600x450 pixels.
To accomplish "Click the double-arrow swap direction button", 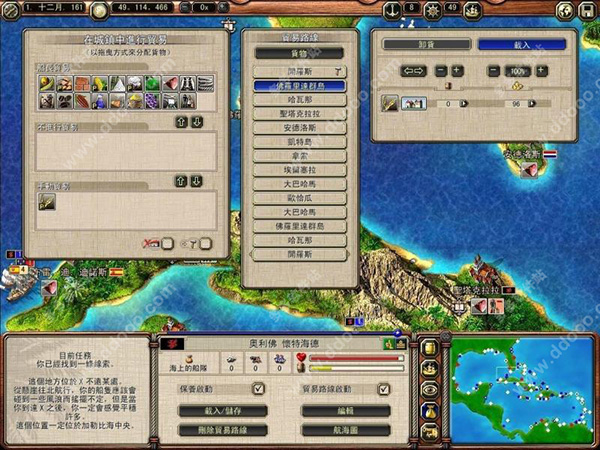I will [413, 71].
